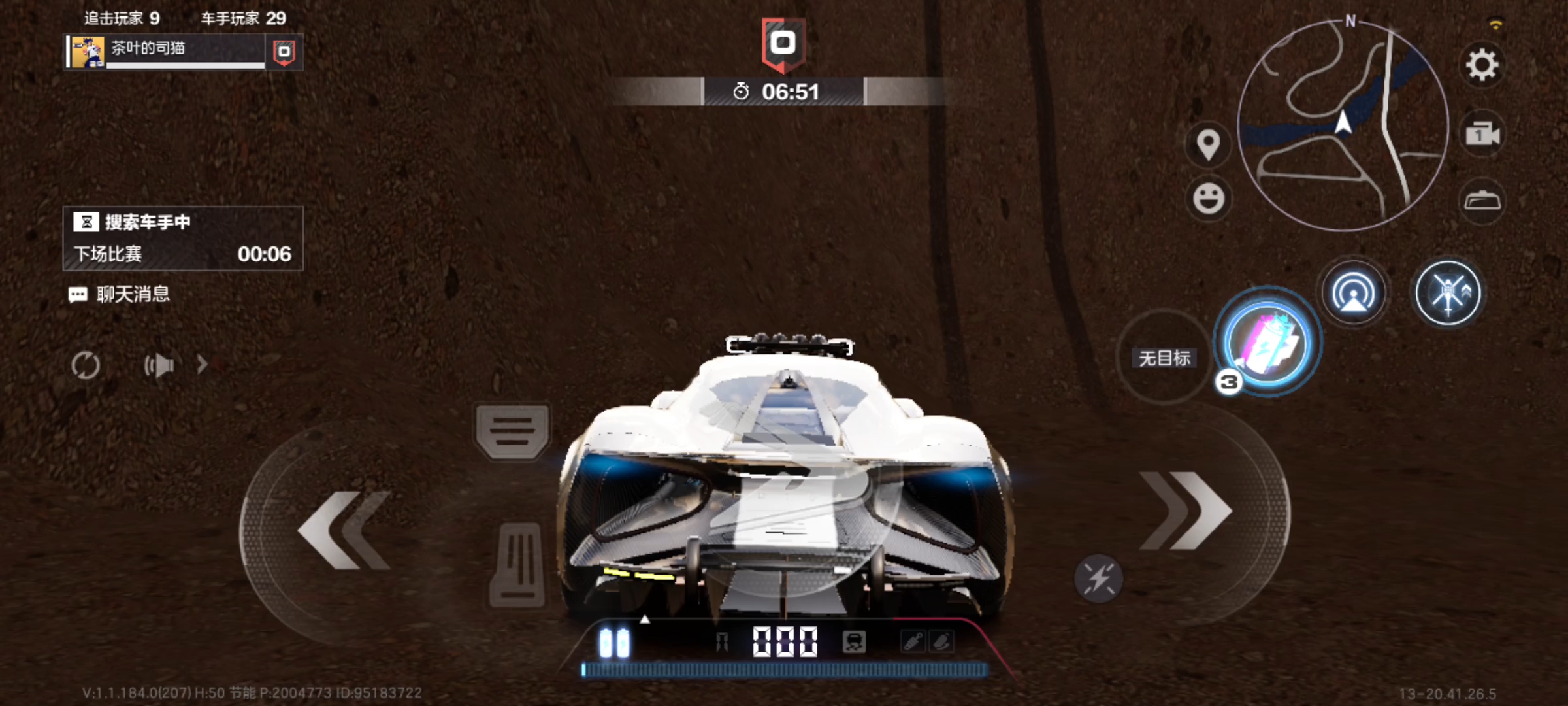Tap the 无目标 target button
This screenshot has width=1568, height=706.
click(1164, 358)
